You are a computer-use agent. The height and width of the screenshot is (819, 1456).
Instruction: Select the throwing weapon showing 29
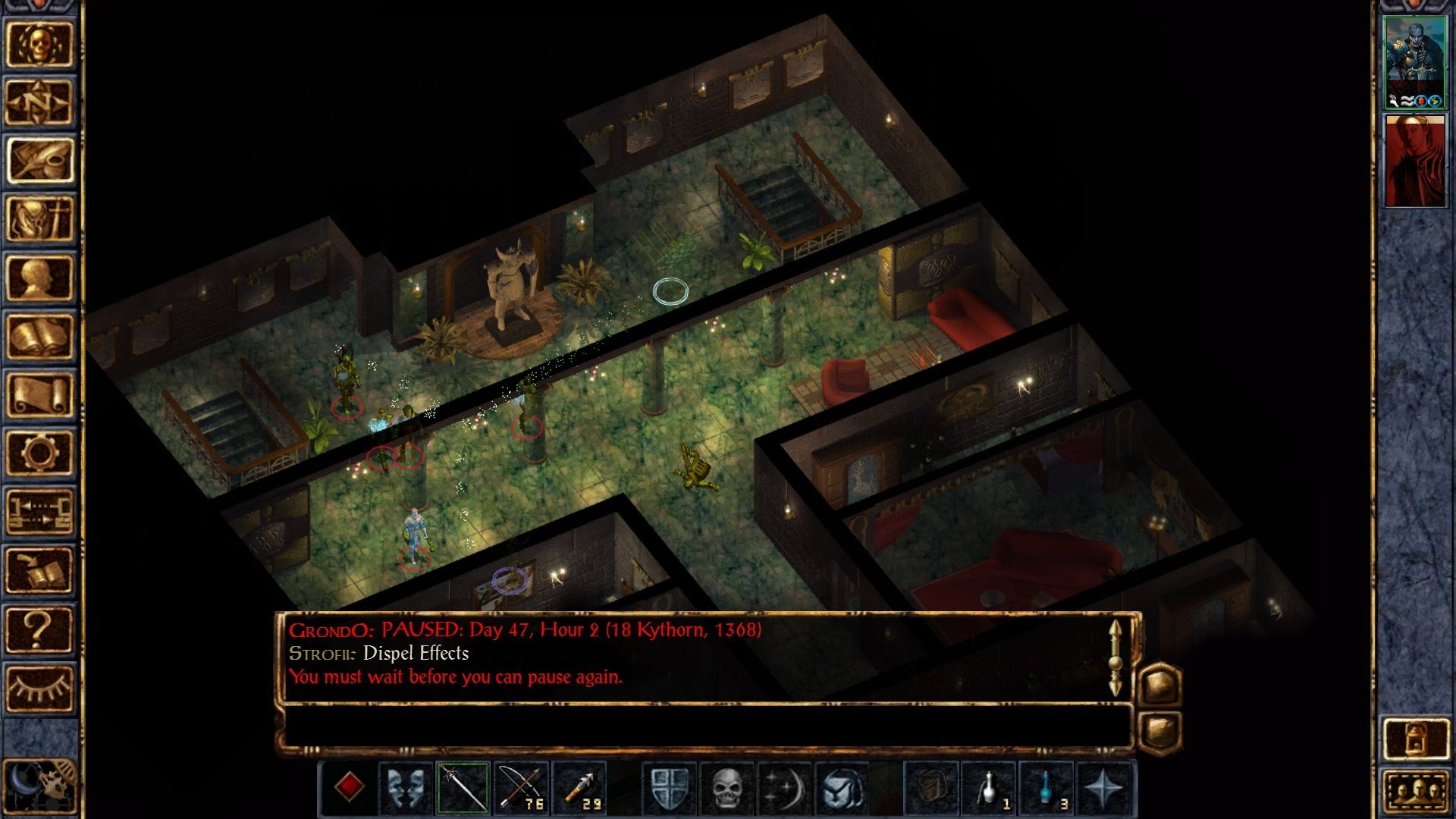coord(579,786)
